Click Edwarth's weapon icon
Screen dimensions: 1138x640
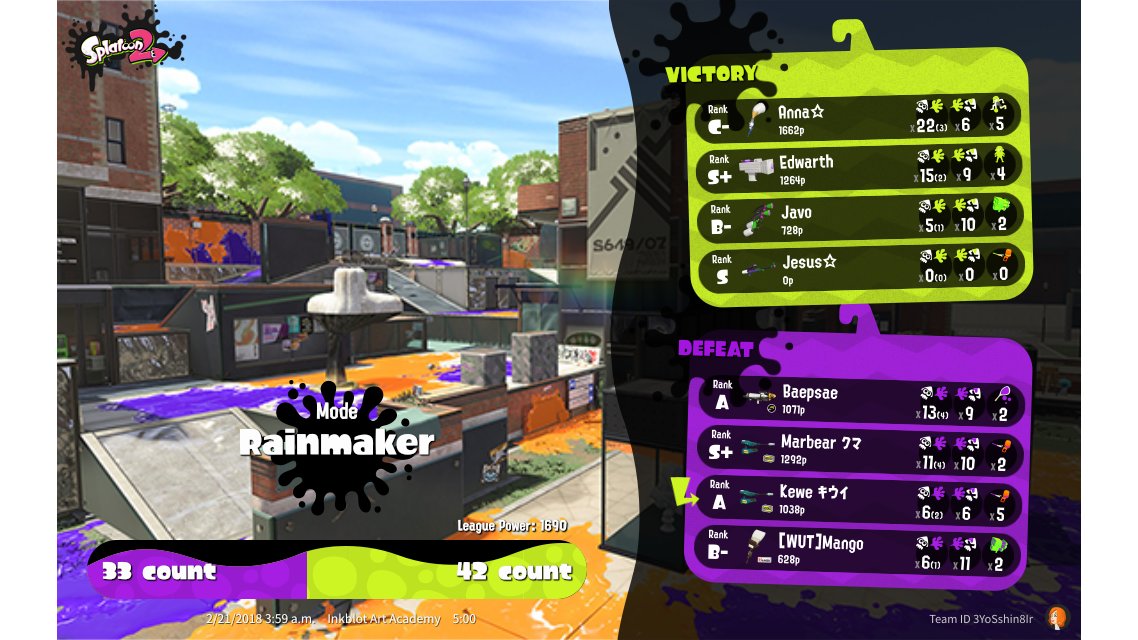point(757,166)
